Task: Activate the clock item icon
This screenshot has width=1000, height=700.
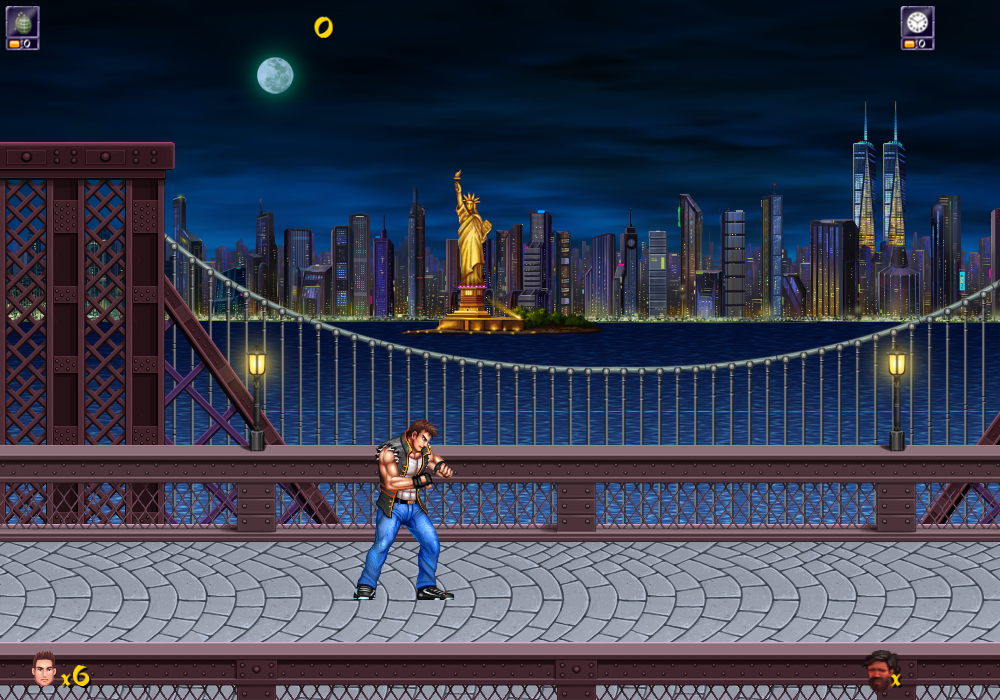Action: pyautogui.click(x=917, y=22)
